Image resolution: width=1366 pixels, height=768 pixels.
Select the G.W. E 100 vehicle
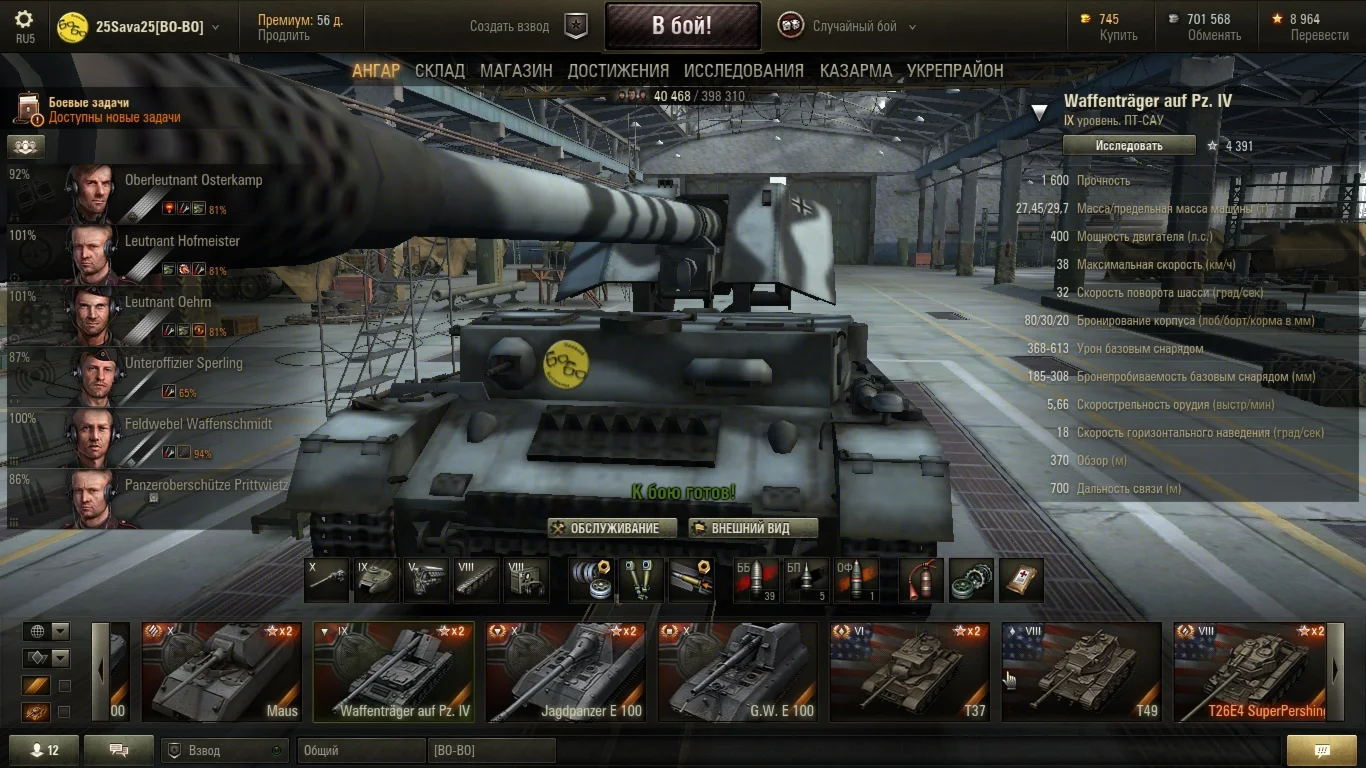coord(737,672)
